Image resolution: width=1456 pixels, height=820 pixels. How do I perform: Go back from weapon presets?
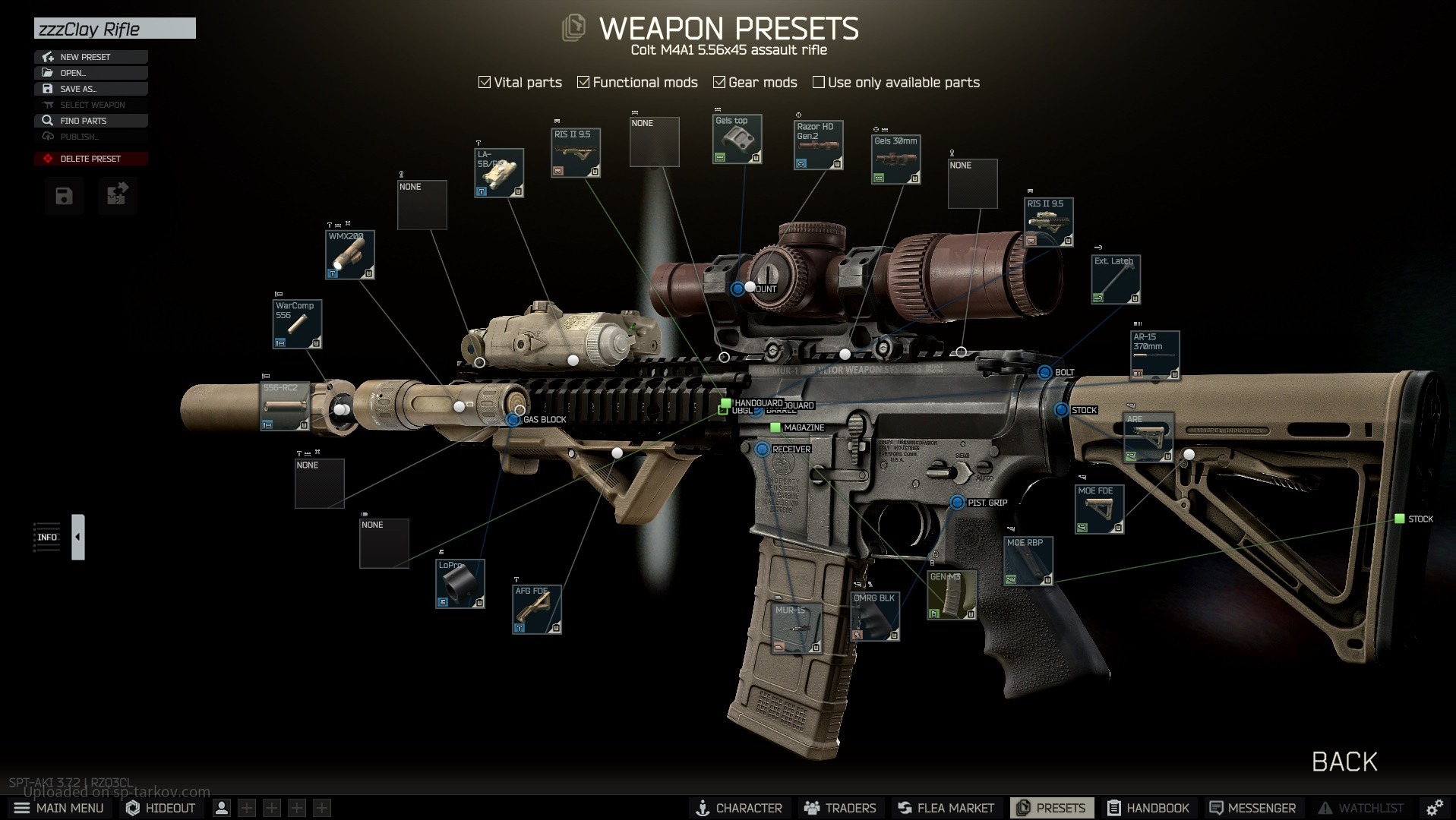(1344, 762)
